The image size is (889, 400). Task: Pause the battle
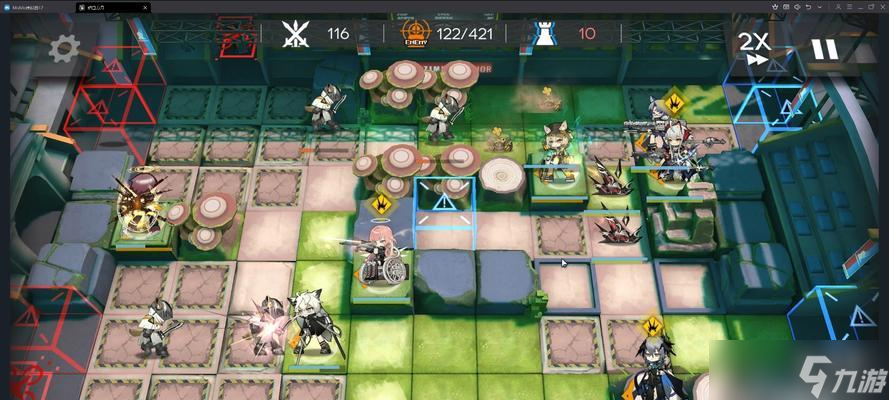pos(823,48)
